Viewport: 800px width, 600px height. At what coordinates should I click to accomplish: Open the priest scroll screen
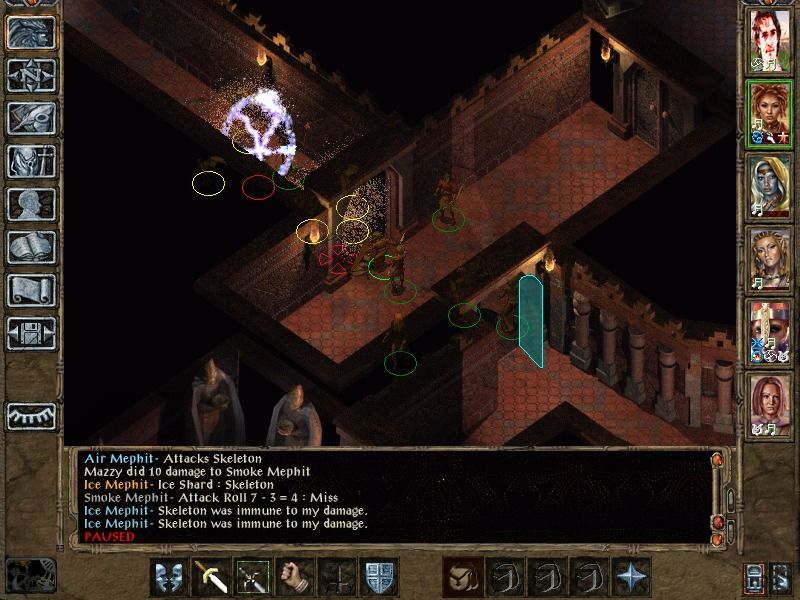31,290
